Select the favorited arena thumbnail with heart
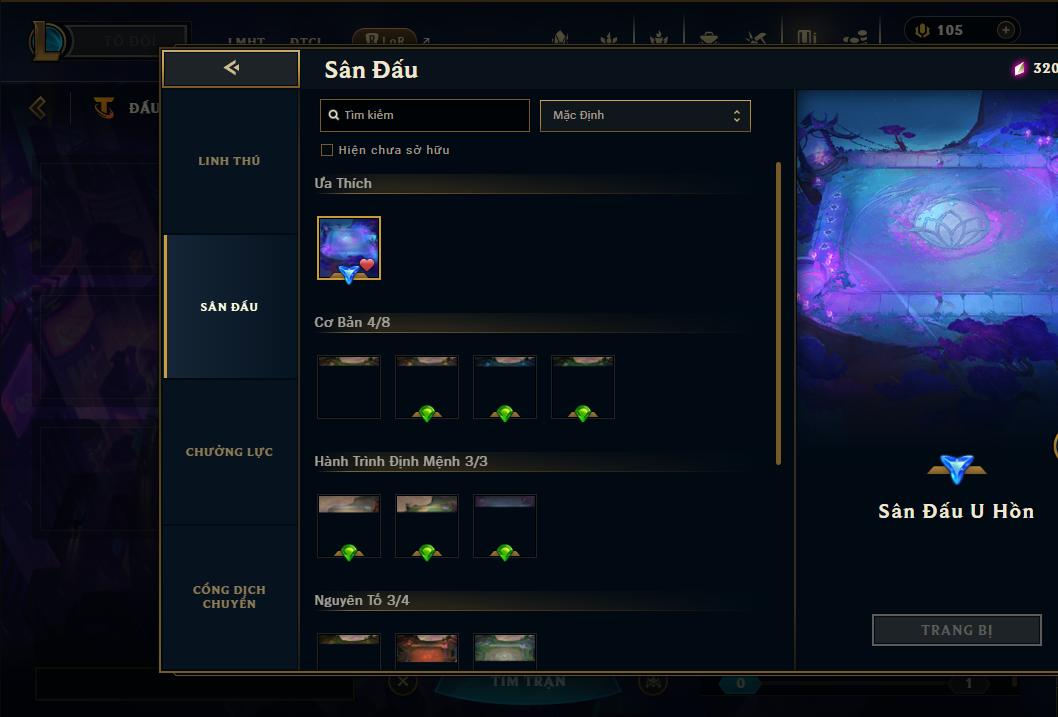This screenshot has width=1058, height=717. [349, 248]
